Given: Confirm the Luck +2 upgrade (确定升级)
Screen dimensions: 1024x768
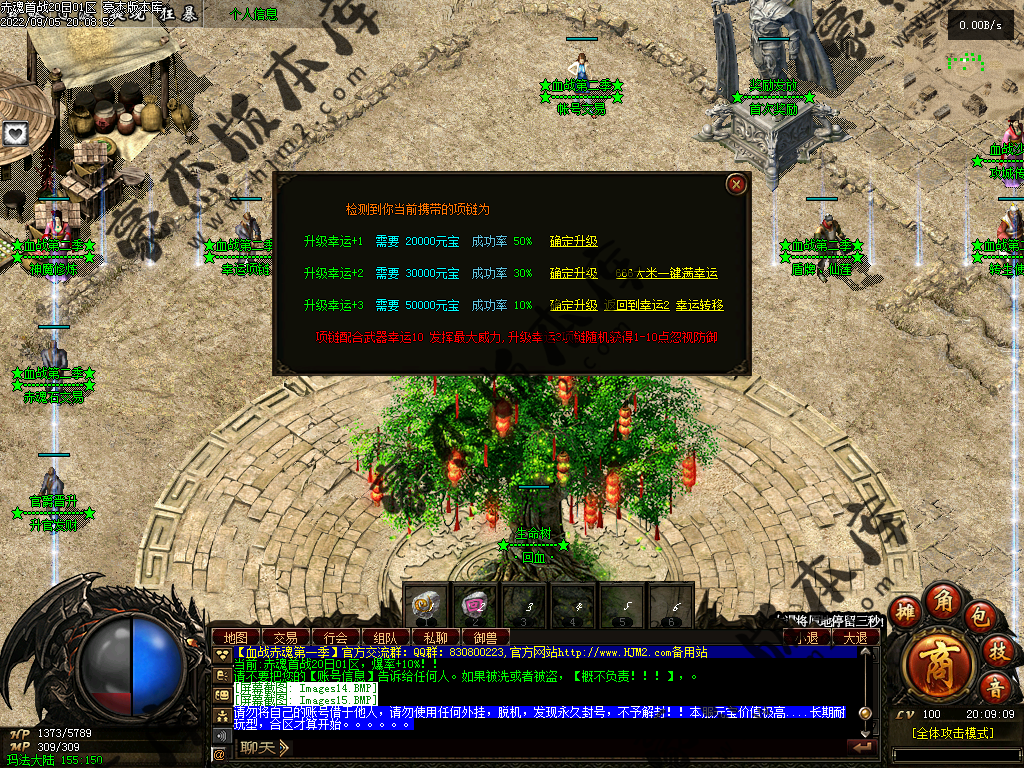Looking at the screenshot, I should 573,273.
